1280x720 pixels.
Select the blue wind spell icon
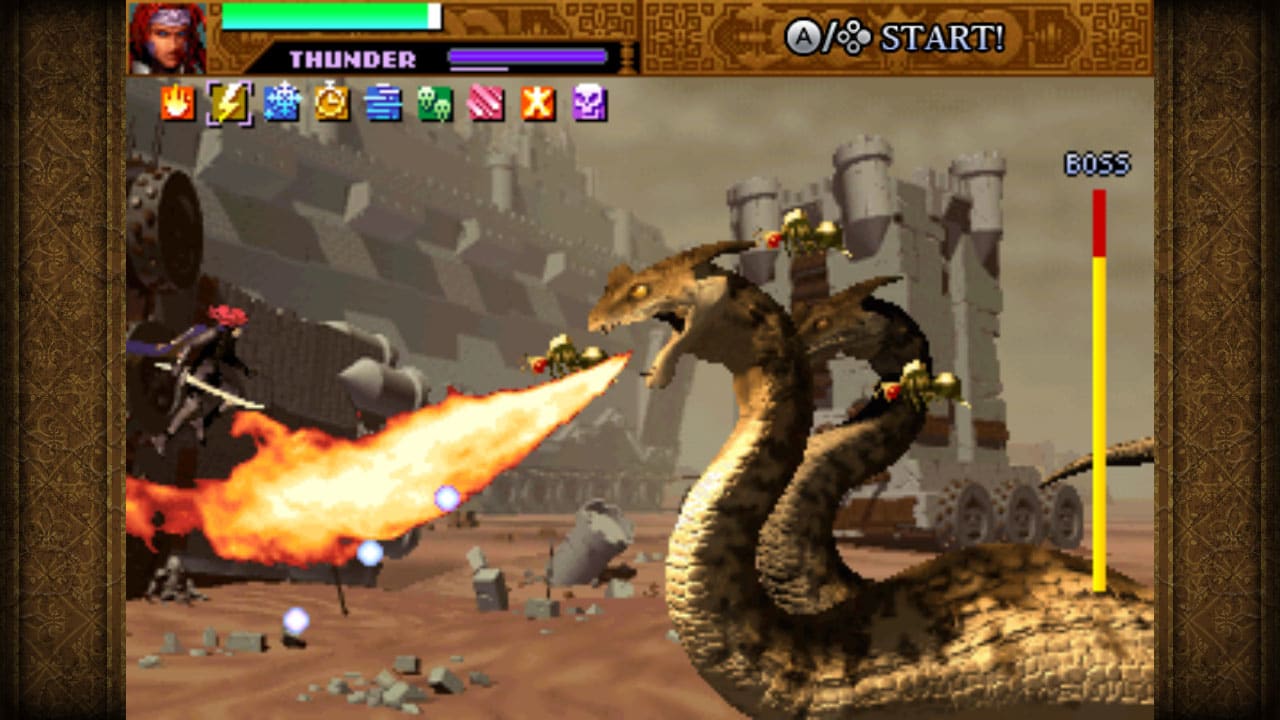click(x=384, y=104)
